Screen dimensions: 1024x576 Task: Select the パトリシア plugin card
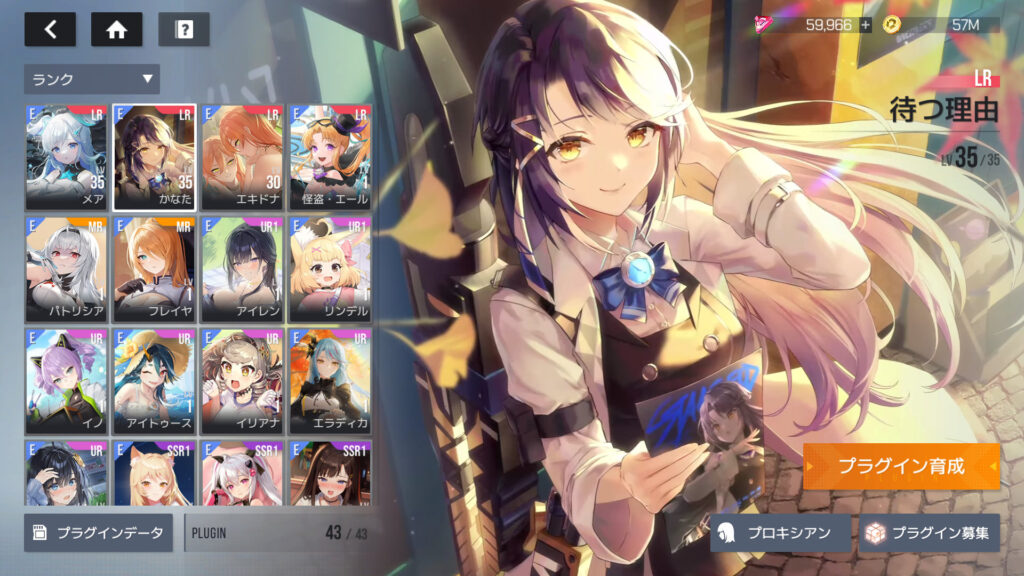click(x=66, y=268)
